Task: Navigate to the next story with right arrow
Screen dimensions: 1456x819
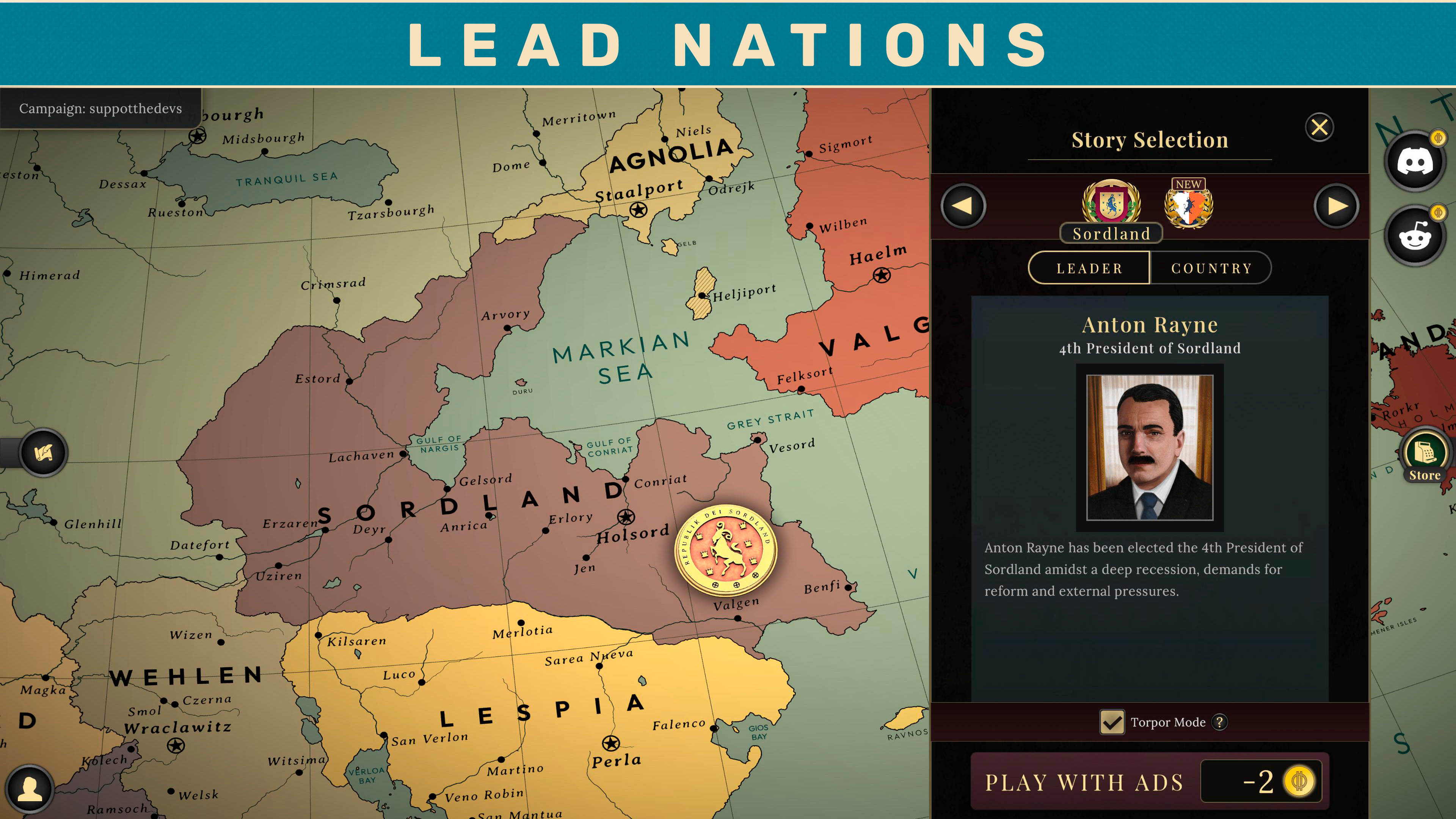Action: click(1337, 206)
